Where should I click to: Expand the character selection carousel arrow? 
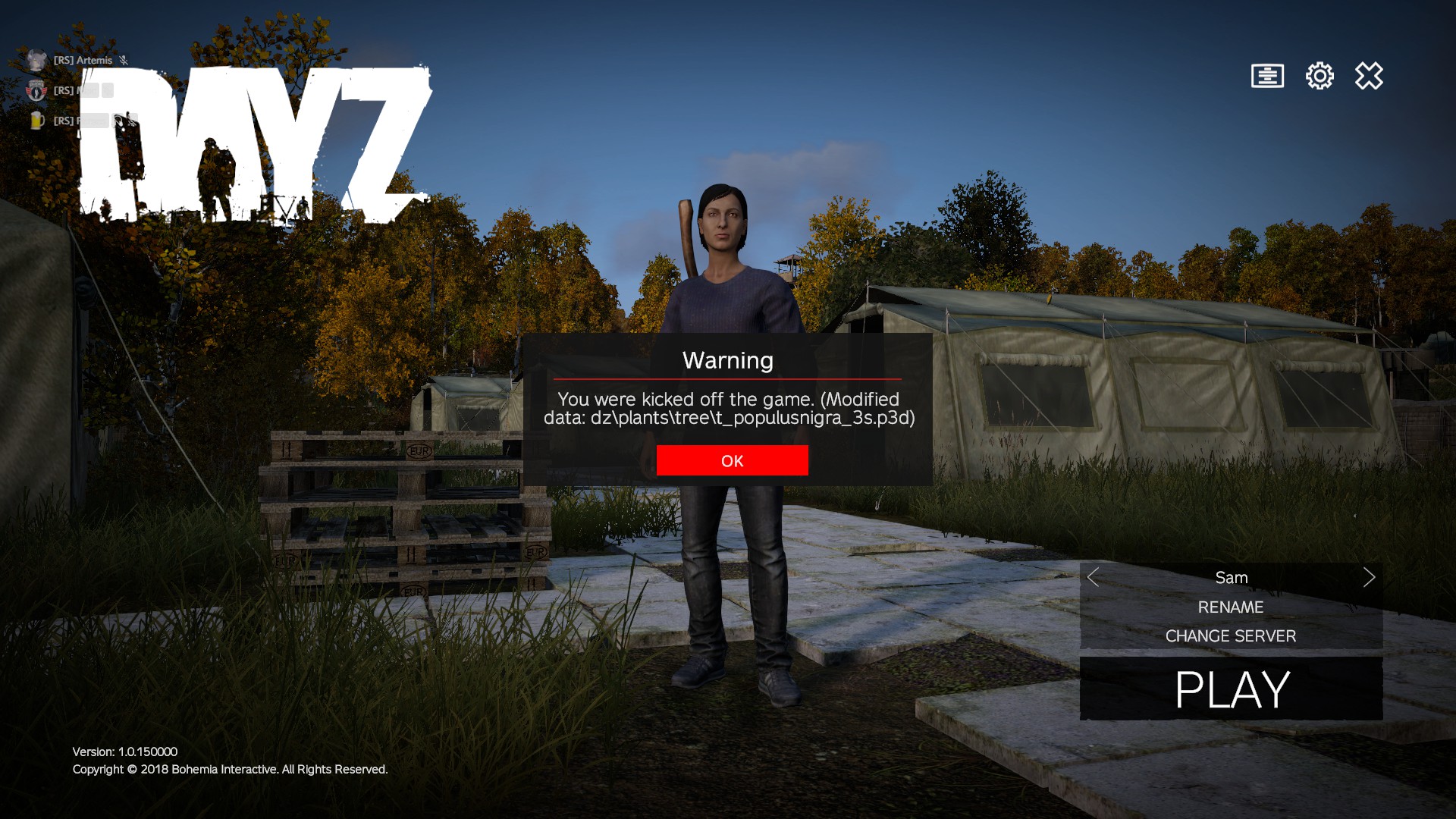(x=1370, y=577)
